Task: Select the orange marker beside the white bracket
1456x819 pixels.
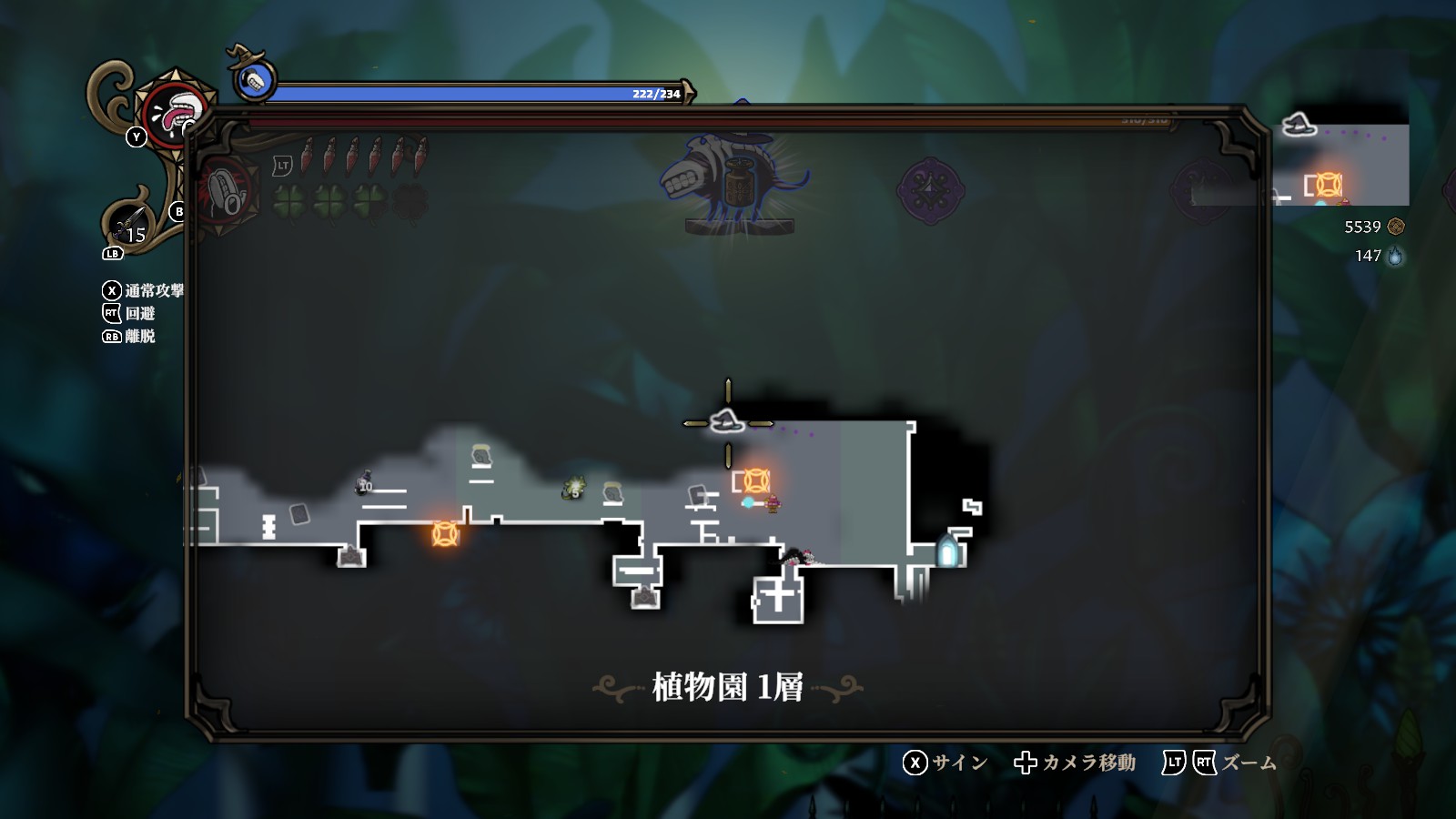Action: point(757,480)
